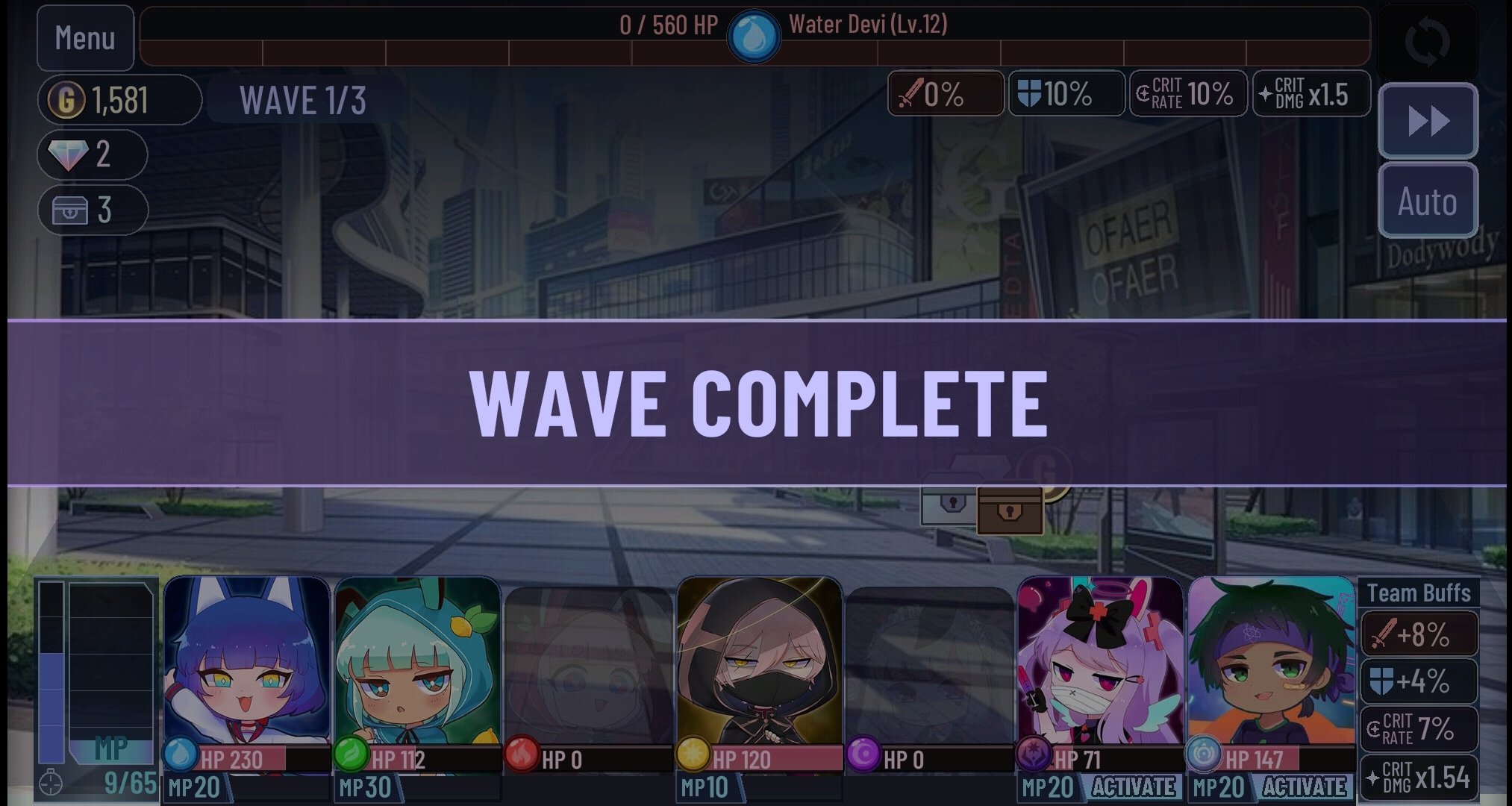This screenshot has width=1512, height=806.
Task: Activate the pink-haired nurse character's skill
Action: pyautogui.click(x=1134, y=786)
